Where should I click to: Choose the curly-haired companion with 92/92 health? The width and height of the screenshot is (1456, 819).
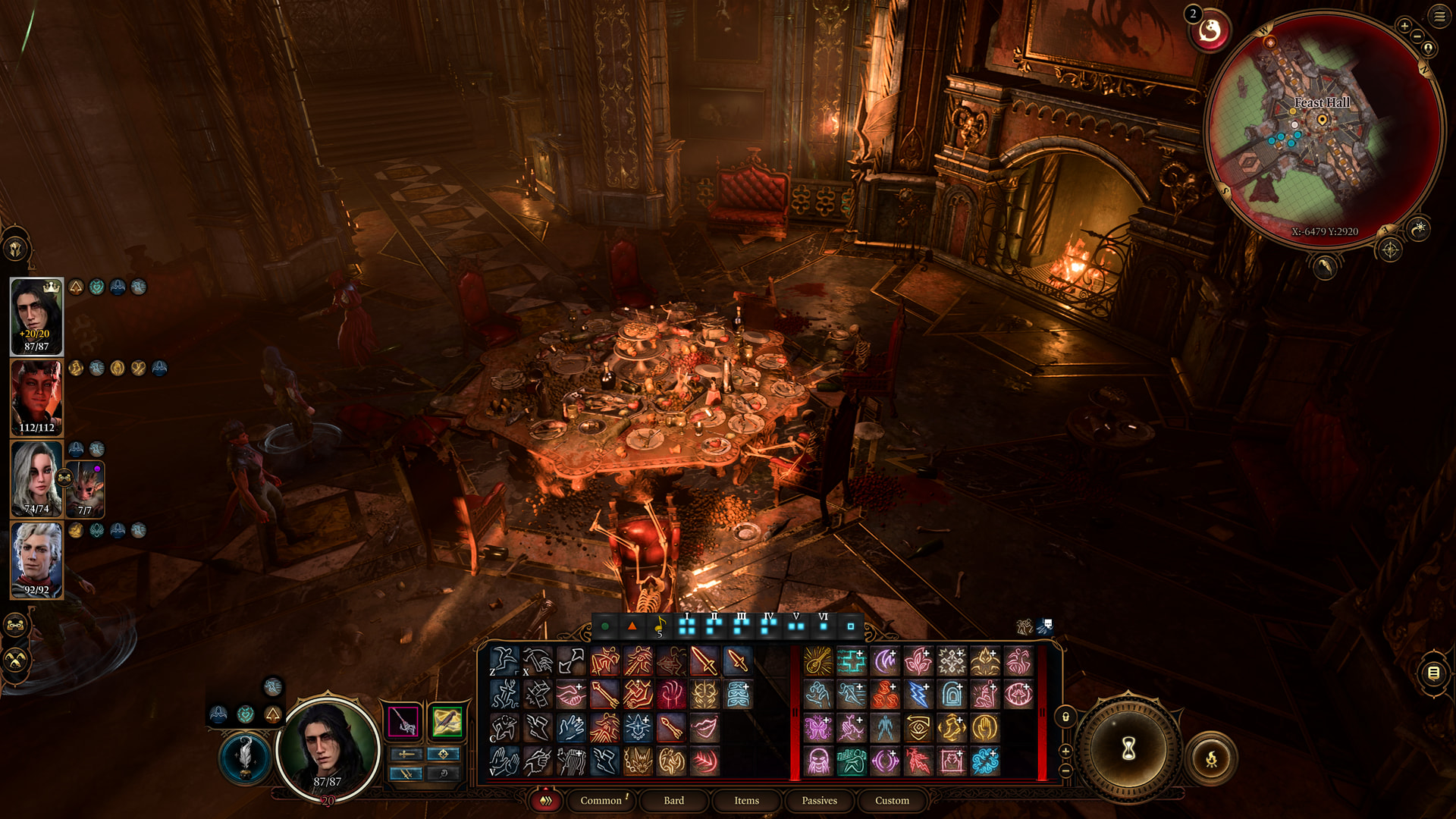click(36, 560)
